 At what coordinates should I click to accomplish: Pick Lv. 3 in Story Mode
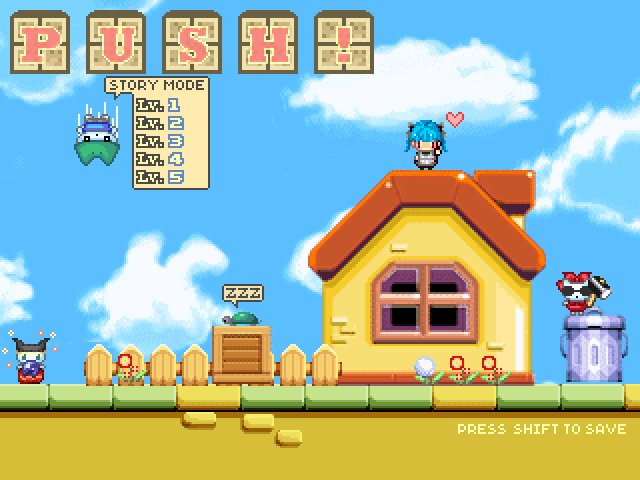[159, 141]
